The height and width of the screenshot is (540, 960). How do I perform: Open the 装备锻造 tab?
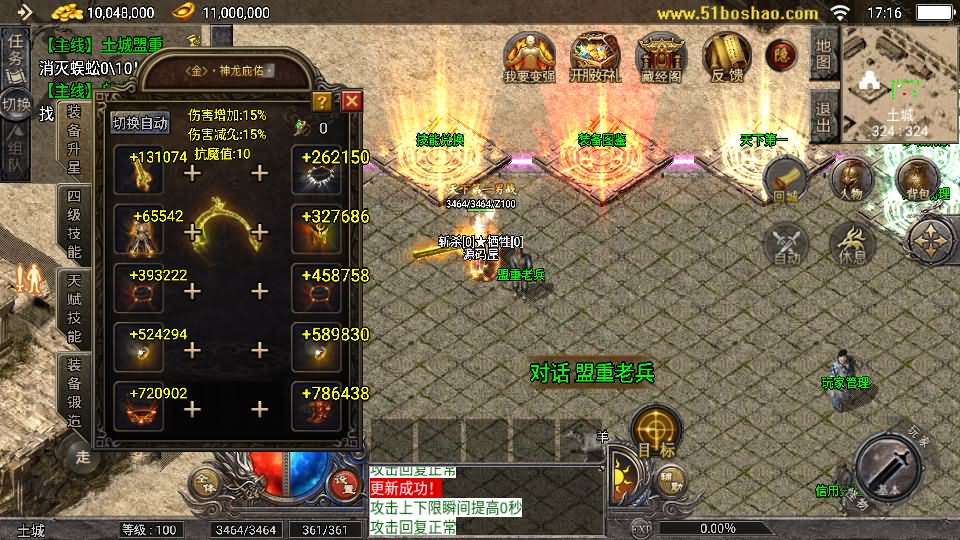[75, 391]
